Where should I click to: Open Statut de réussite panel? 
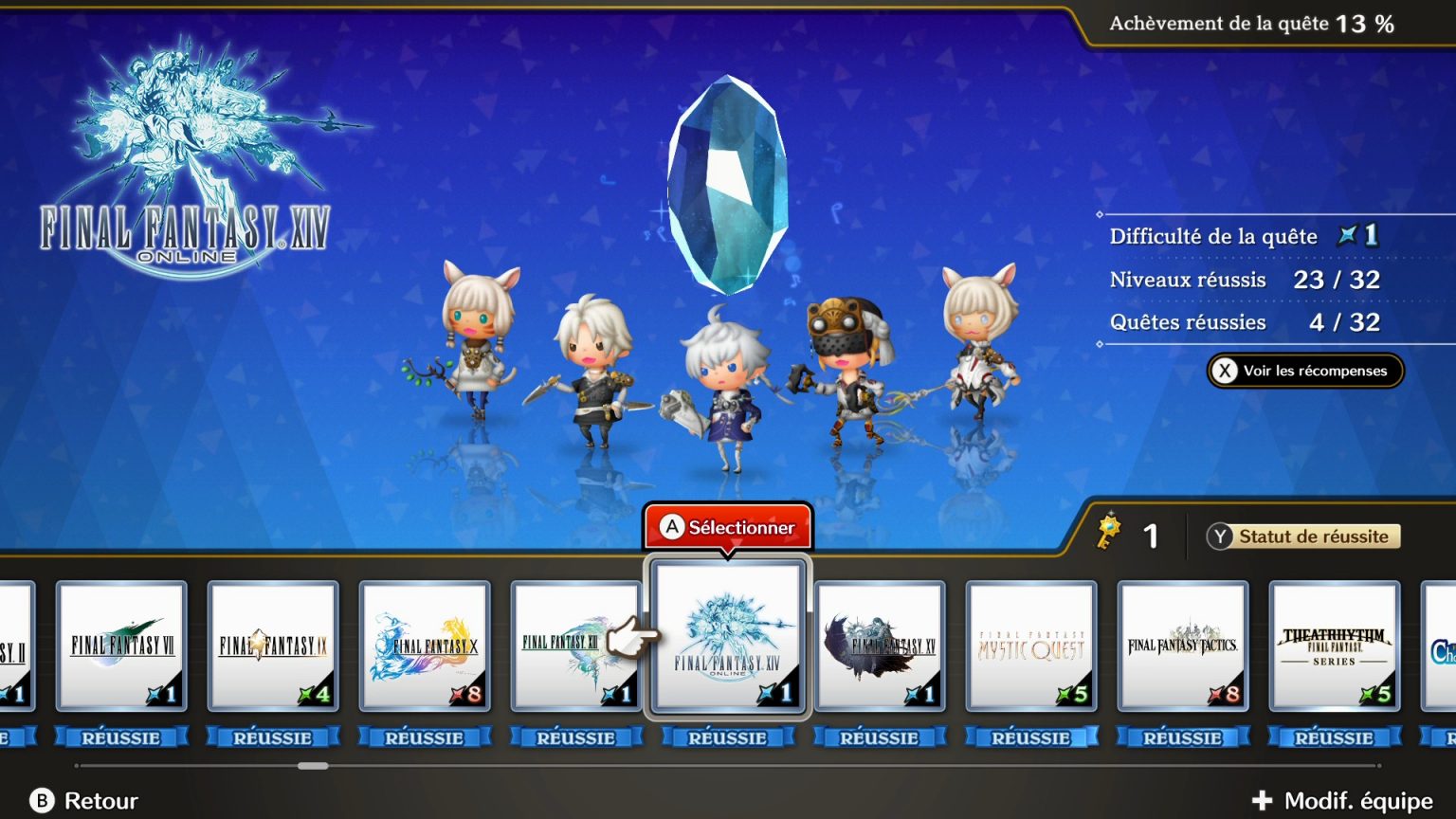(1305, 537)
